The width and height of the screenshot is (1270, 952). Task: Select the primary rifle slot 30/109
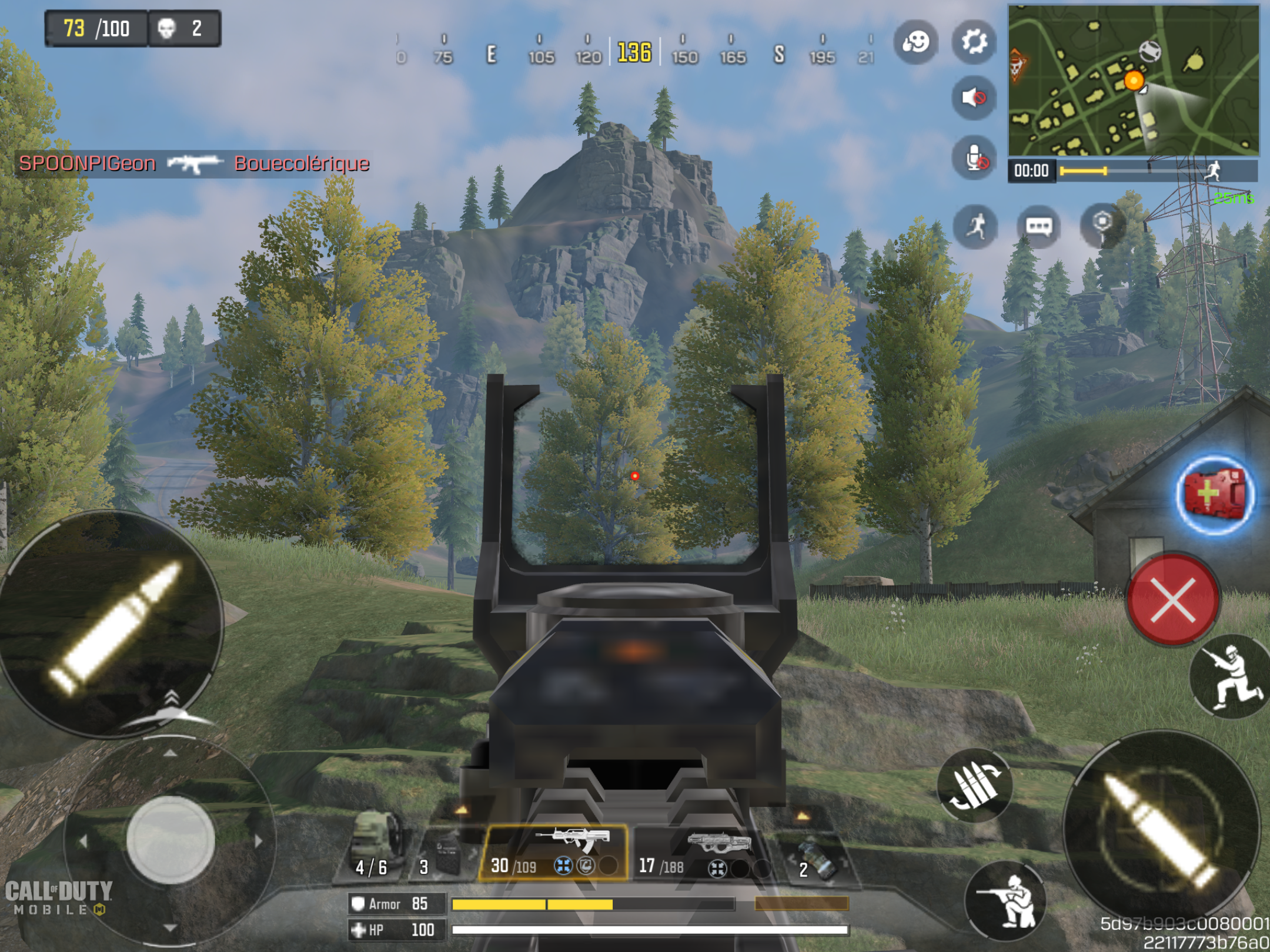[553, 853]
